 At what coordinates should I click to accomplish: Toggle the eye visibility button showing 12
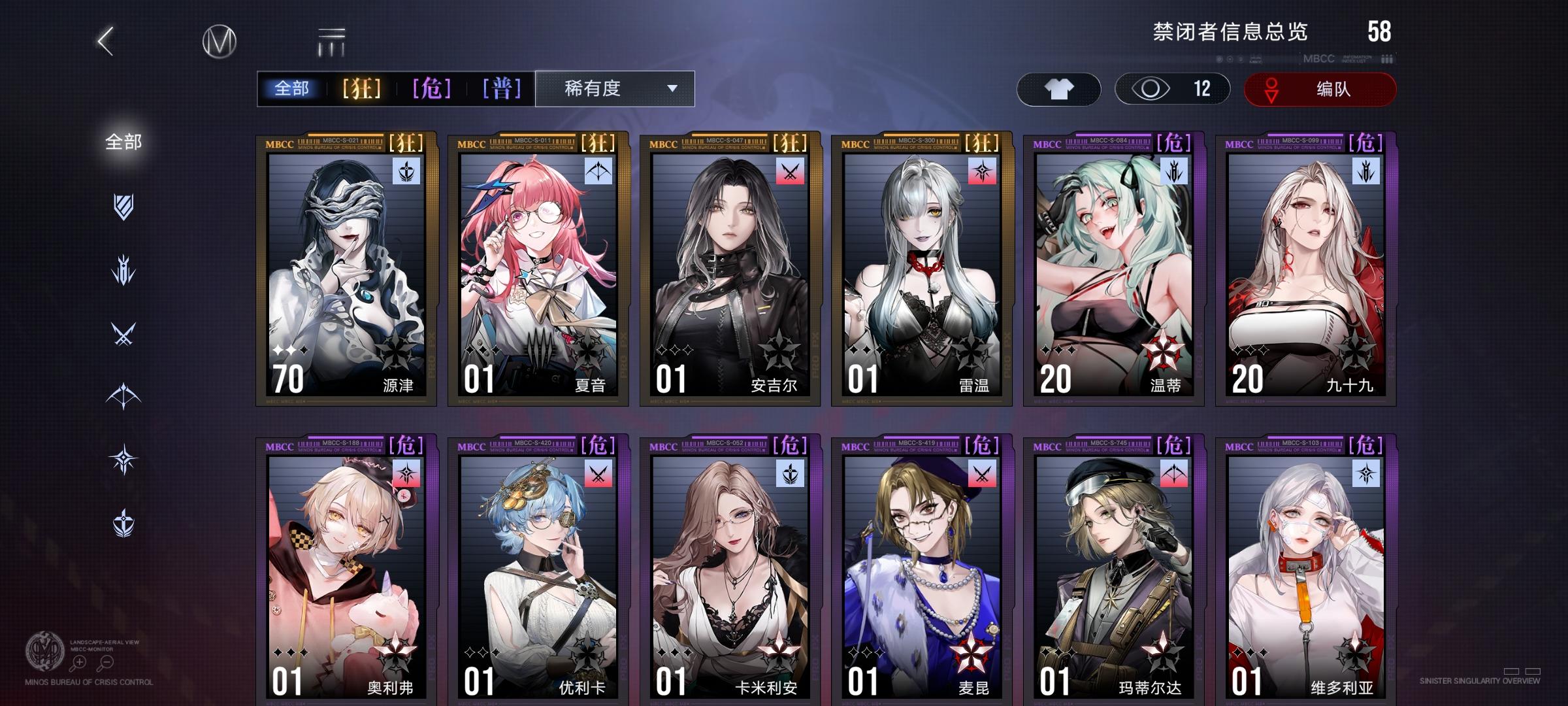tap(1172, 89)
